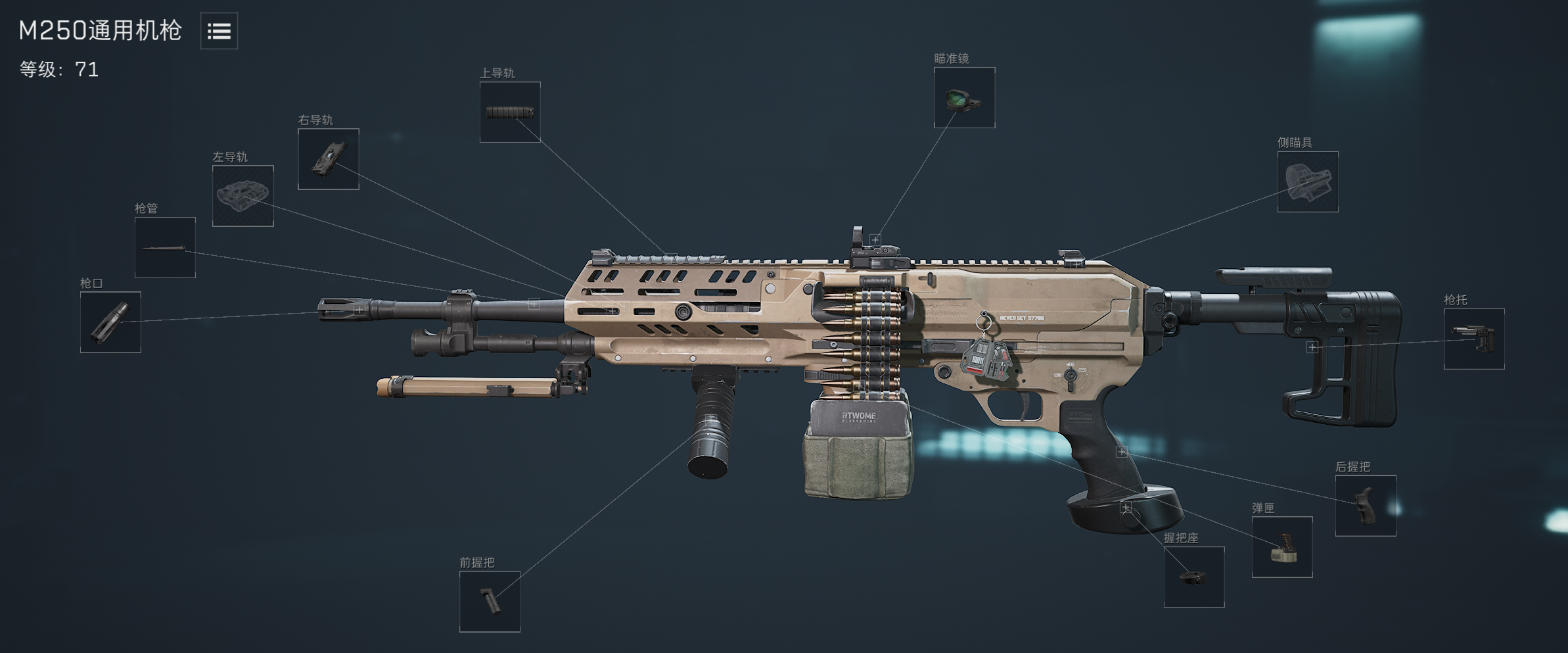Select the 后握把 rear grip slot
Screen dimensions: 1568x653
1365,505
